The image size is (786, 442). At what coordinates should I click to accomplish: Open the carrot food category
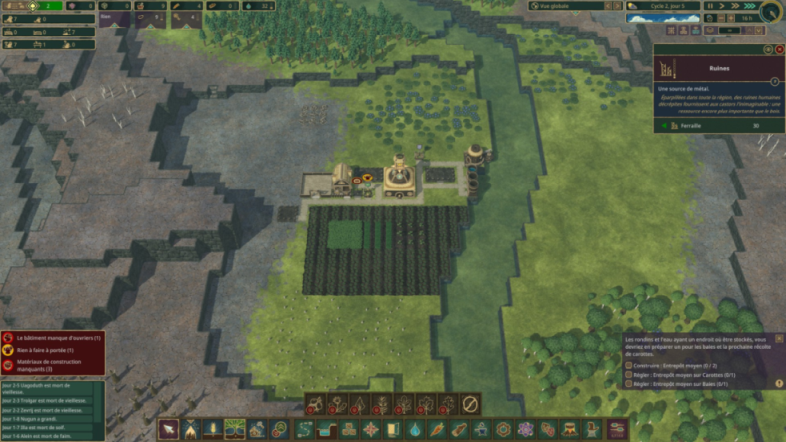(x=437, y=429)
